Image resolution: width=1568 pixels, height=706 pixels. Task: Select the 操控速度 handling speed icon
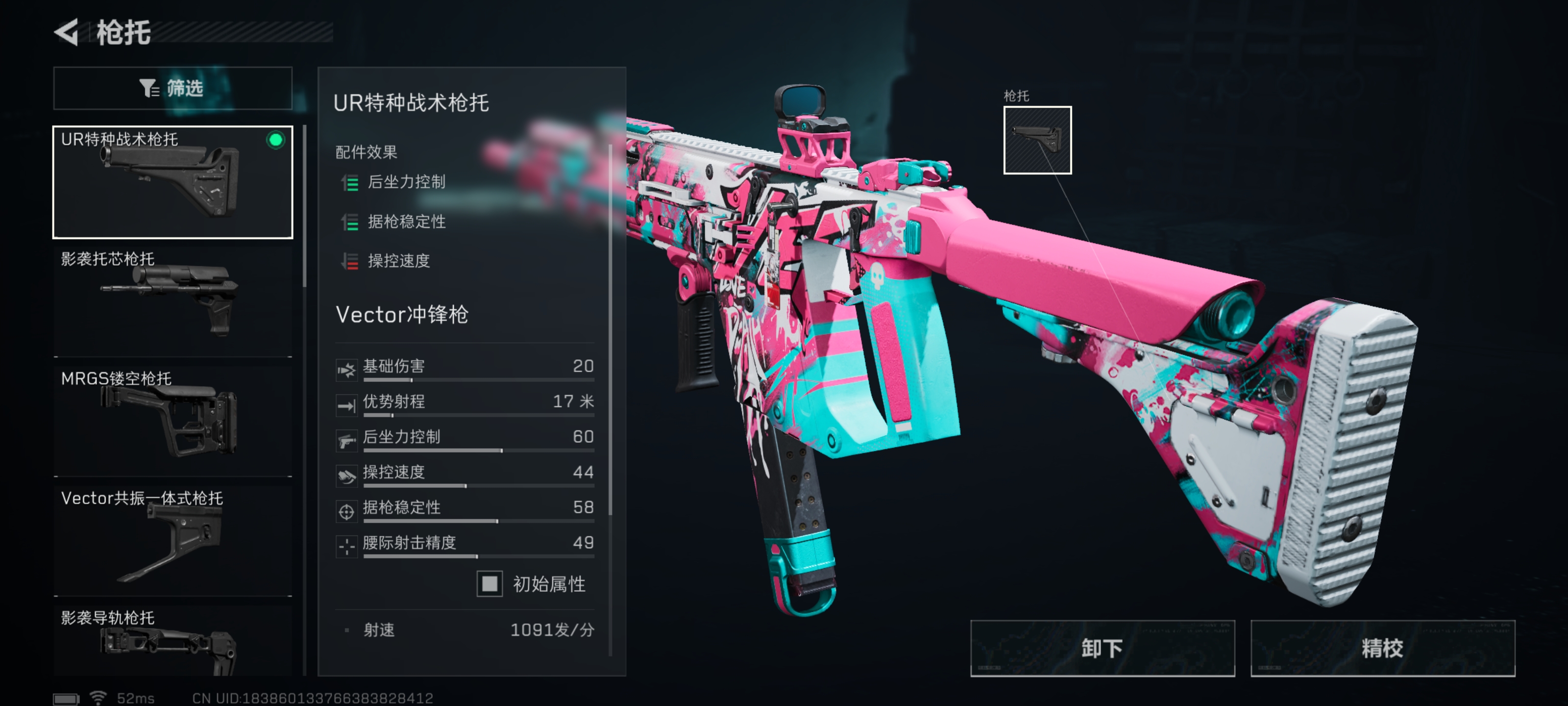[x=346, y=472]
